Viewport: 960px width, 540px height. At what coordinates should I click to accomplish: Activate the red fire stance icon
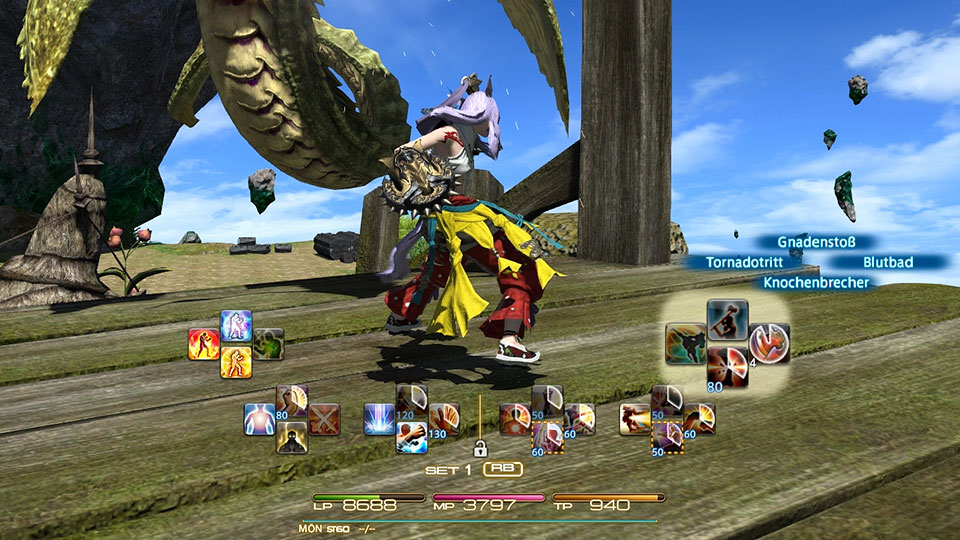tap(204, 344)
